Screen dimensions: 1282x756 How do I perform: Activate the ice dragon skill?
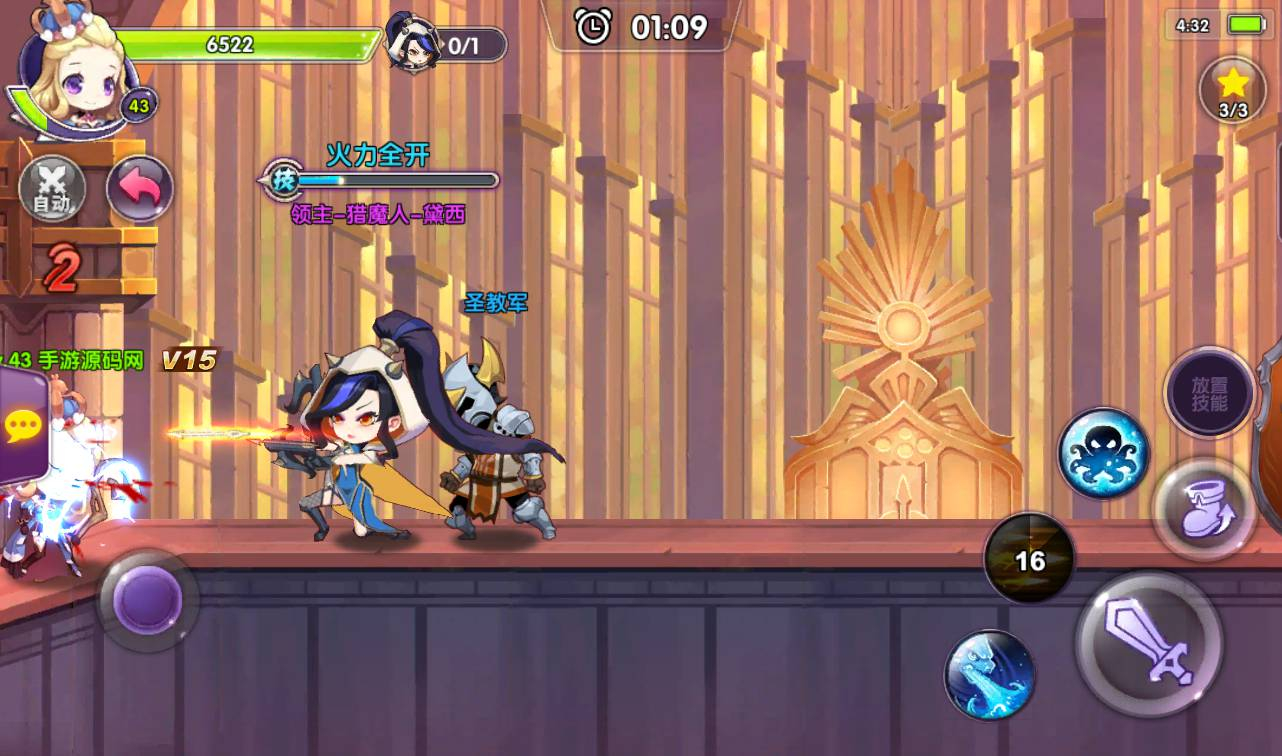tap(989, 674)
